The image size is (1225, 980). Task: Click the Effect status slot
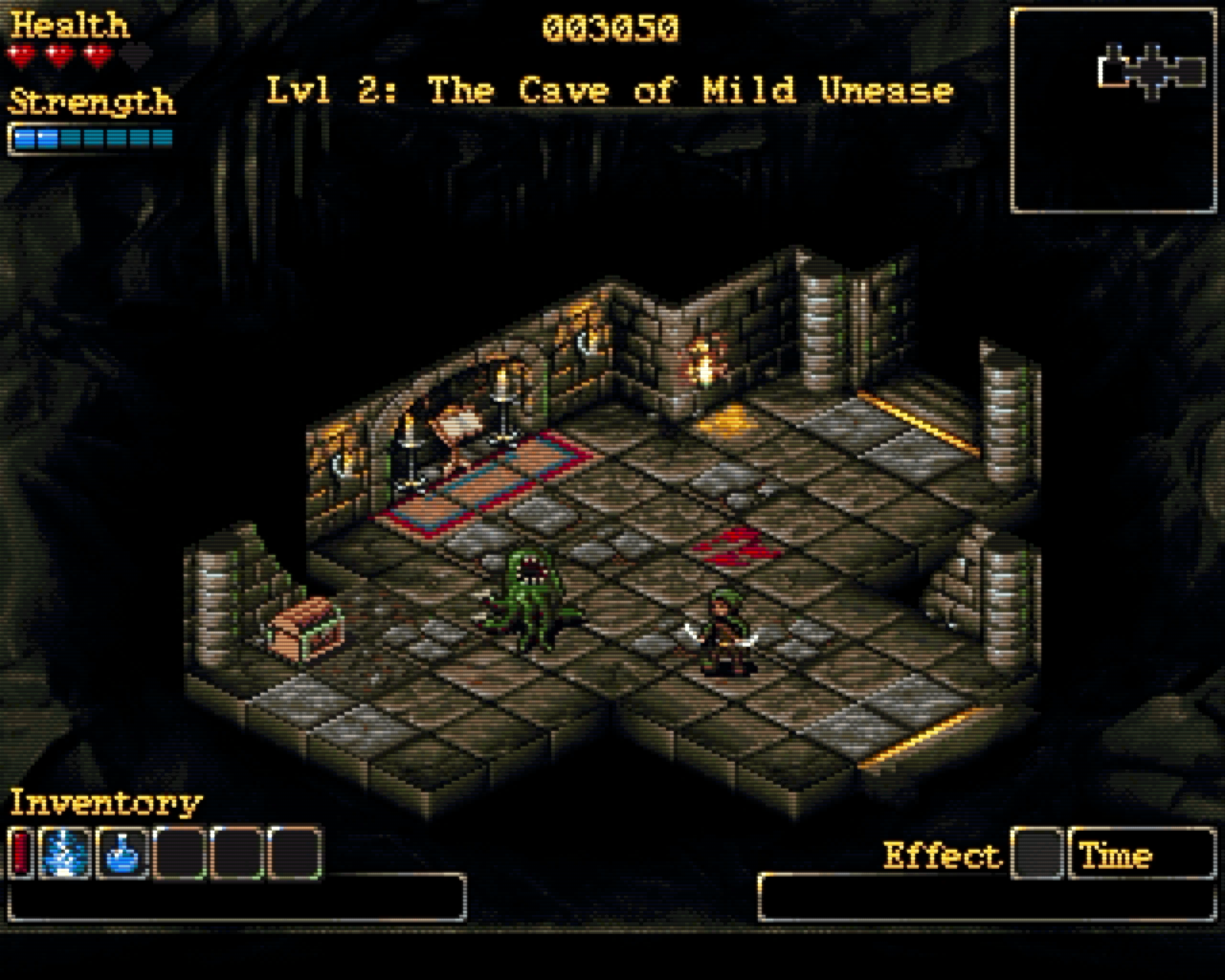1037,854
